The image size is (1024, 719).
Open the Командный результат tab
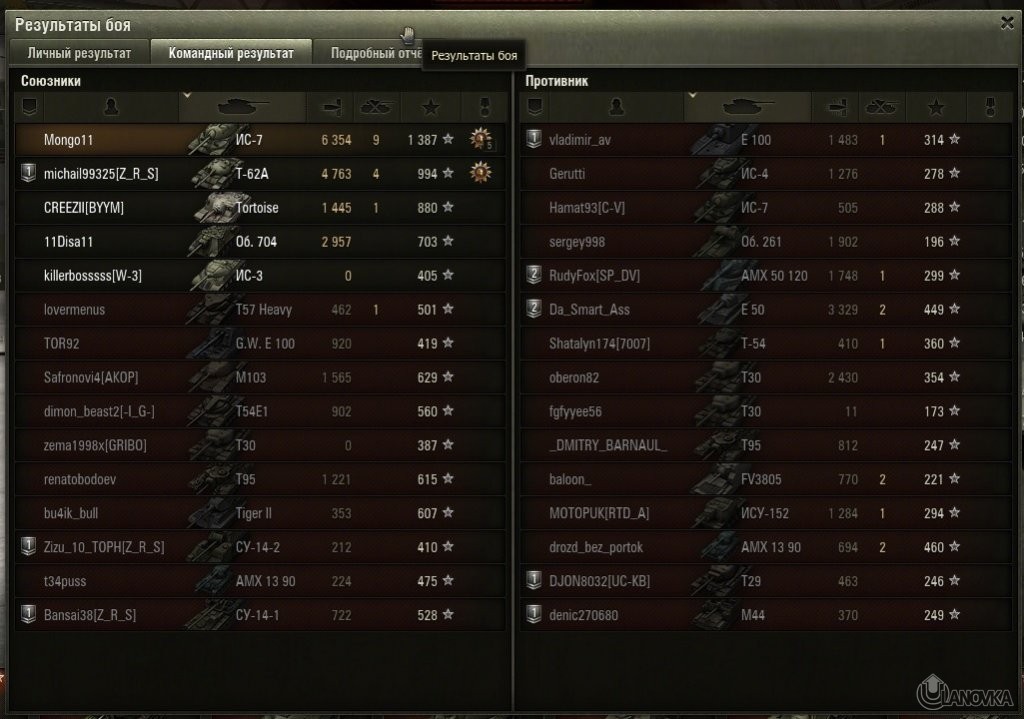pos(231,53)
